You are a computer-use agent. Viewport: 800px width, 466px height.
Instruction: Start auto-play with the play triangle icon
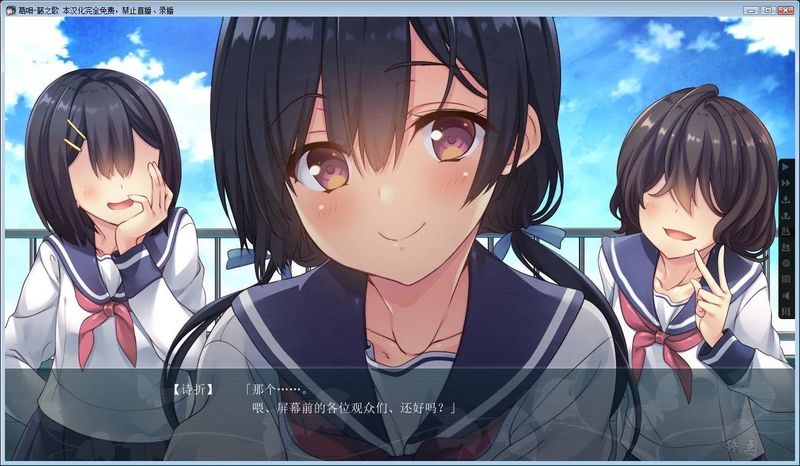pyautogui.click(x=787, y=166)
